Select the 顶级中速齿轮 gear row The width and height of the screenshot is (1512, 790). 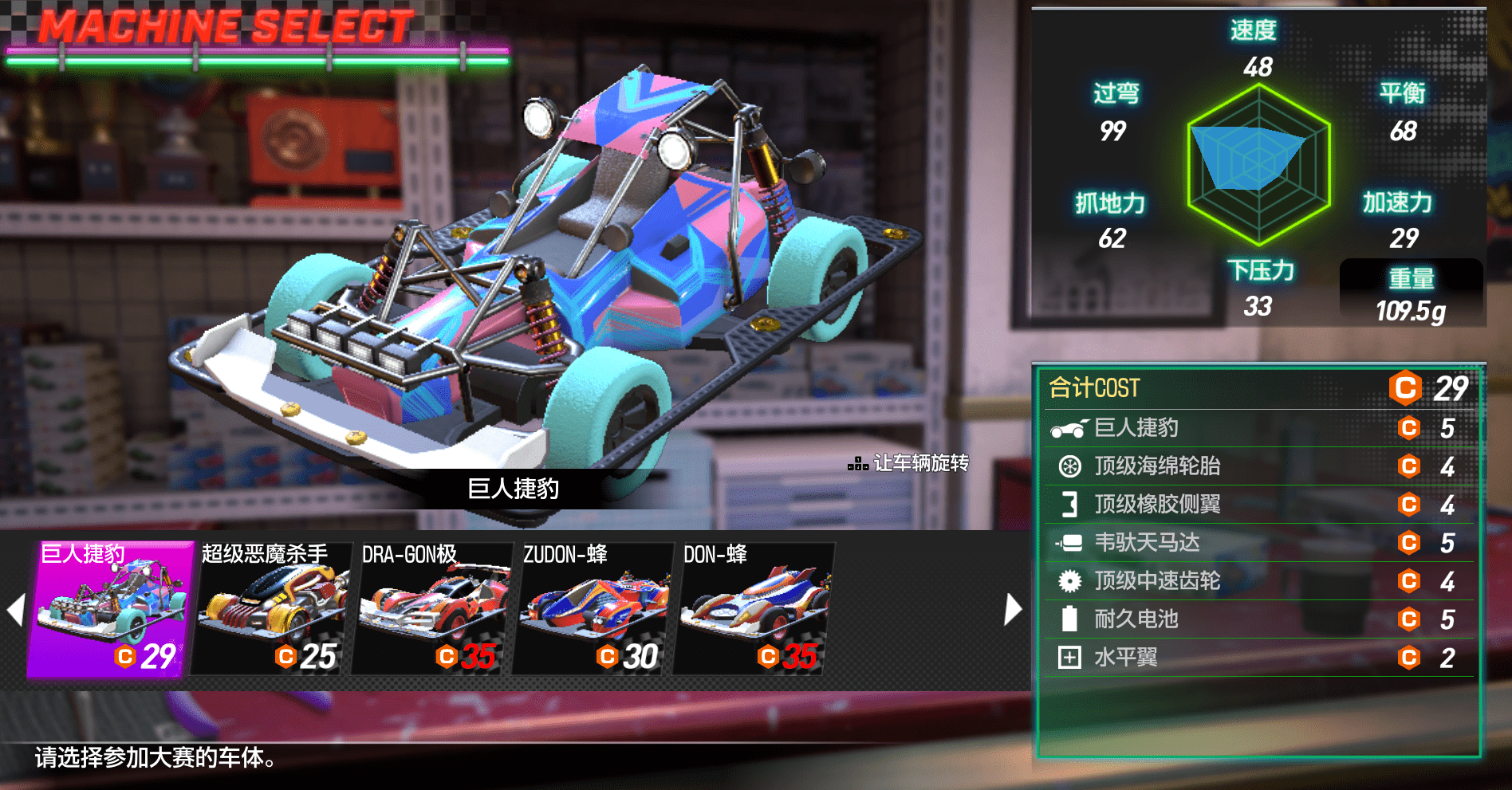point(1258,581)
